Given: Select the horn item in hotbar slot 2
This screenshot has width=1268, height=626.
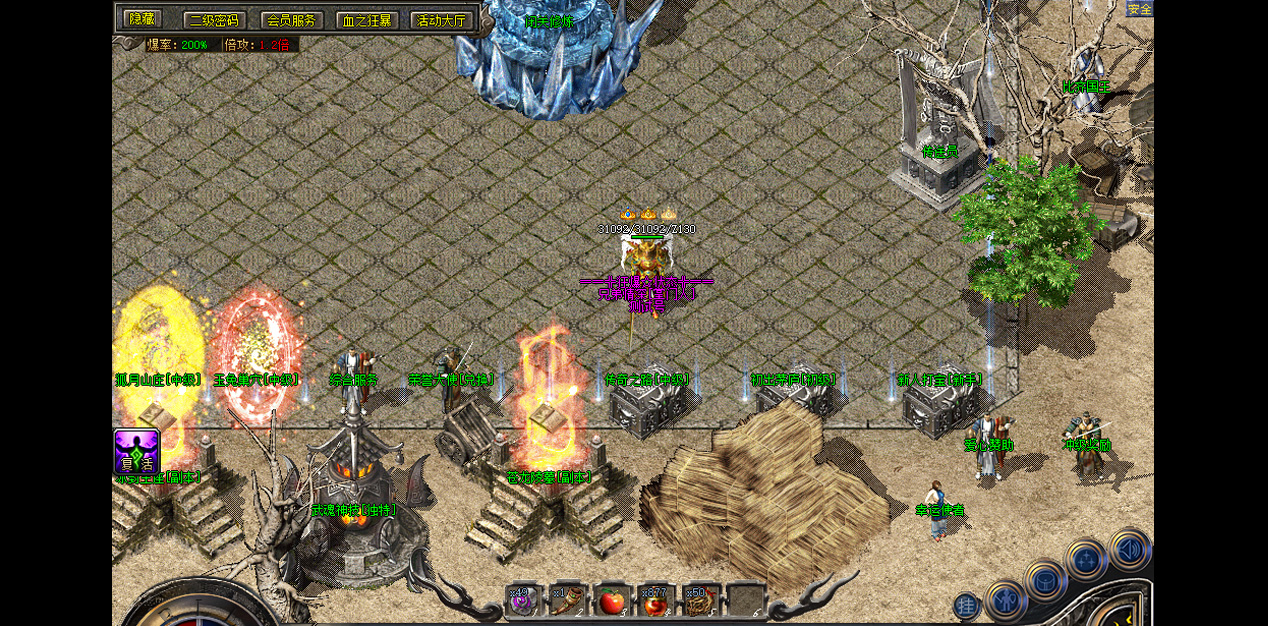Looking at the screenshot, I should click(x=567, y=600).
